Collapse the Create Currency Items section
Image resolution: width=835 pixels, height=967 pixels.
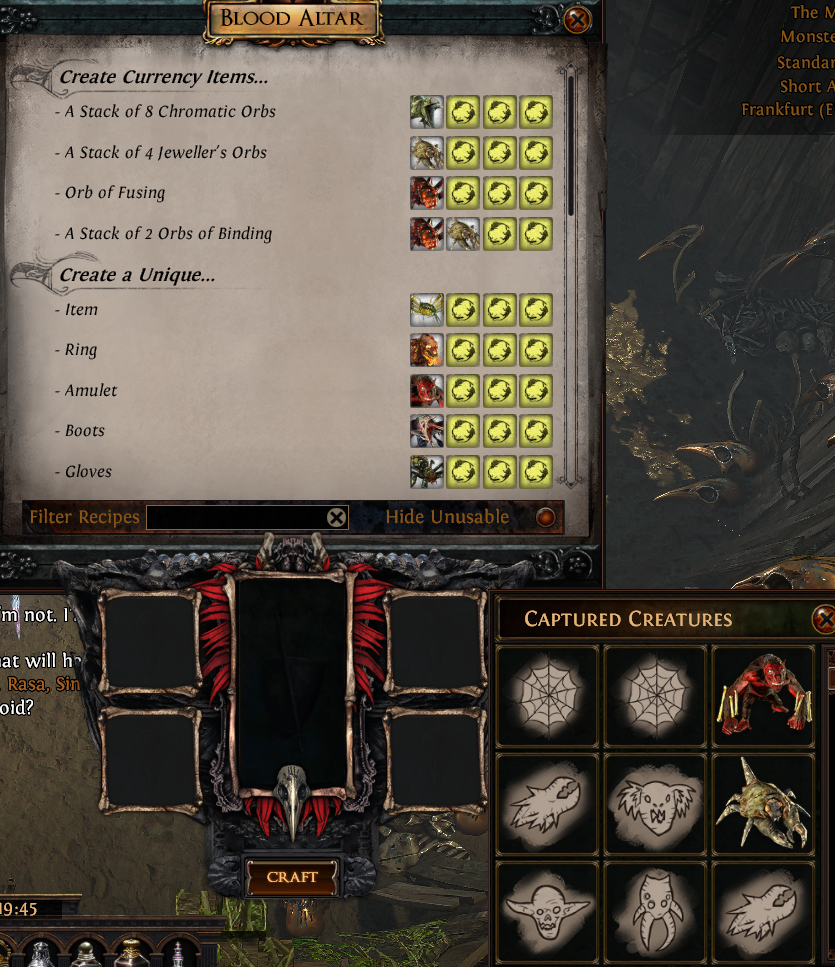163,77
